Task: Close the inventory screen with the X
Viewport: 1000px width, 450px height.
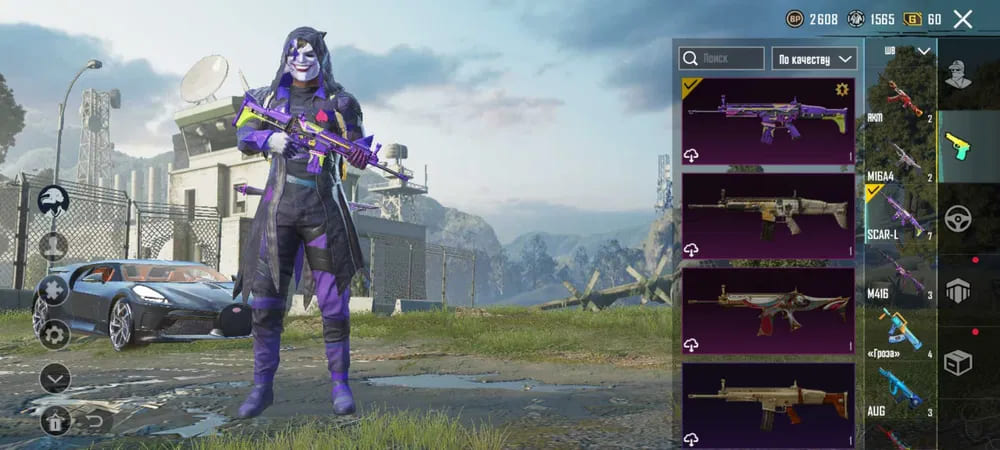Action: tap(963, 19)
